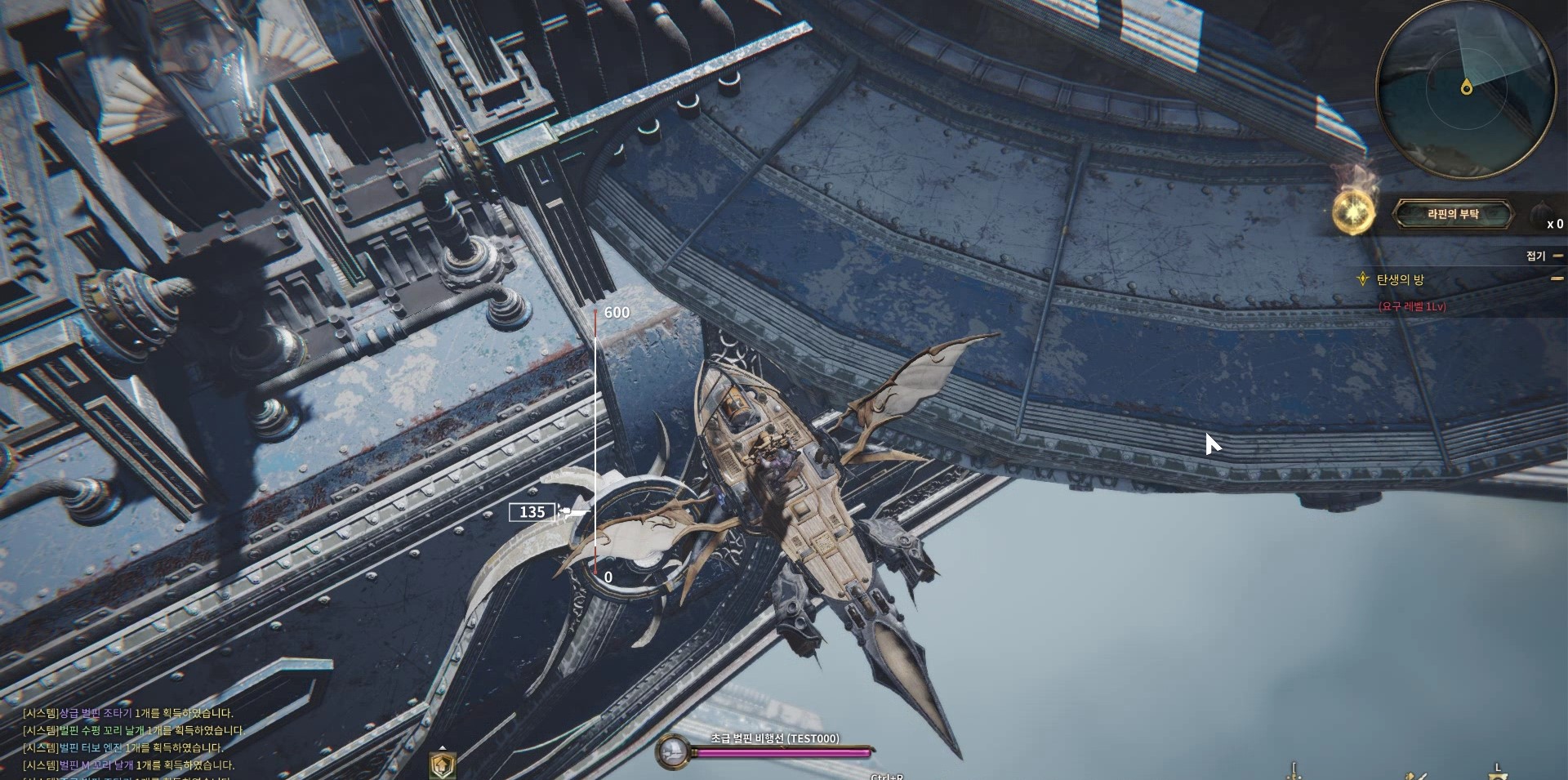
Task: Open the gold shield badge icon
Action: [x=442, y=765]
